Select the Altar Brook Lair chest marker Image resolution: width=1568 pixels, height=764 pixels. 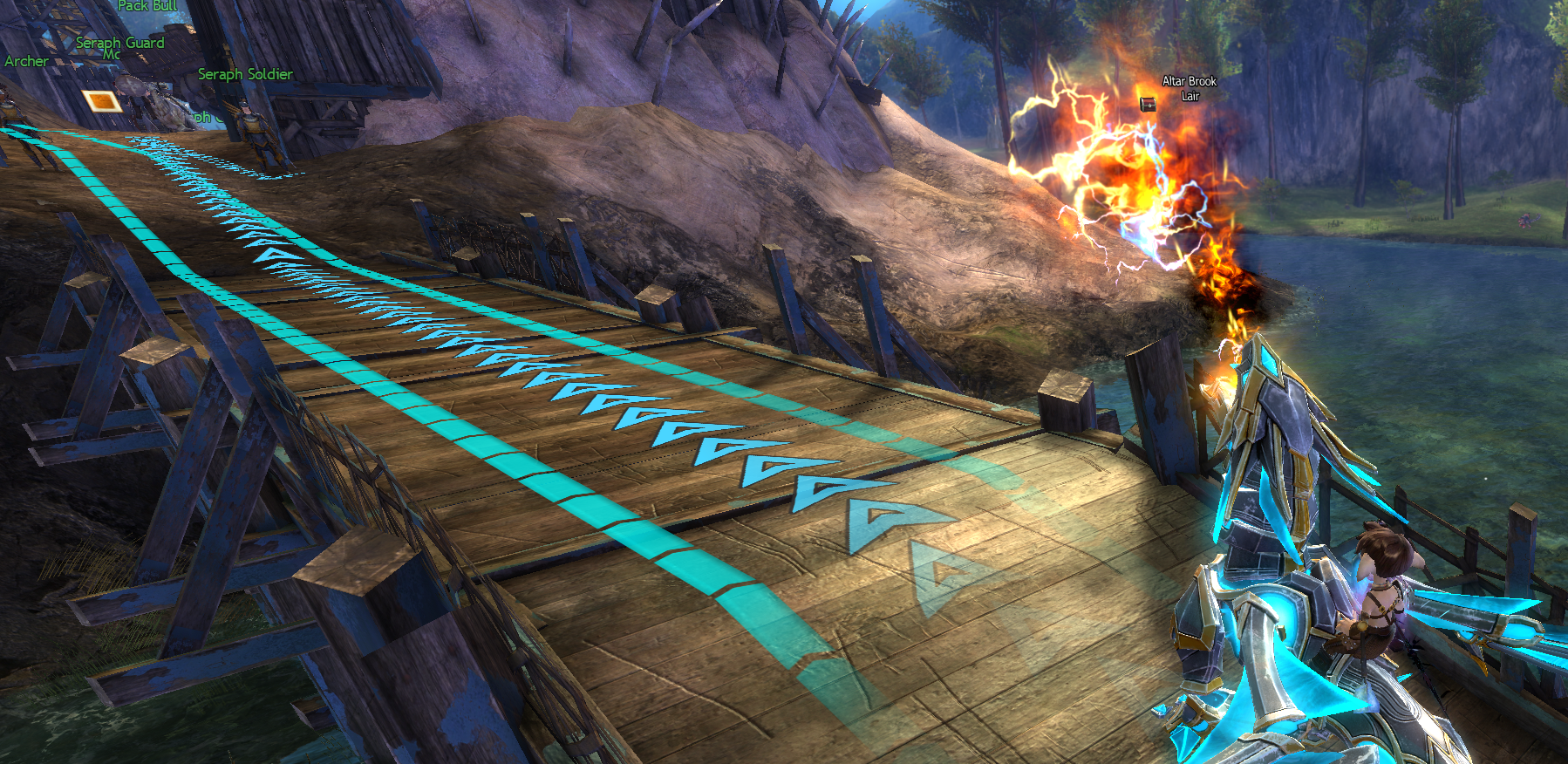[x=1148, y=104]
